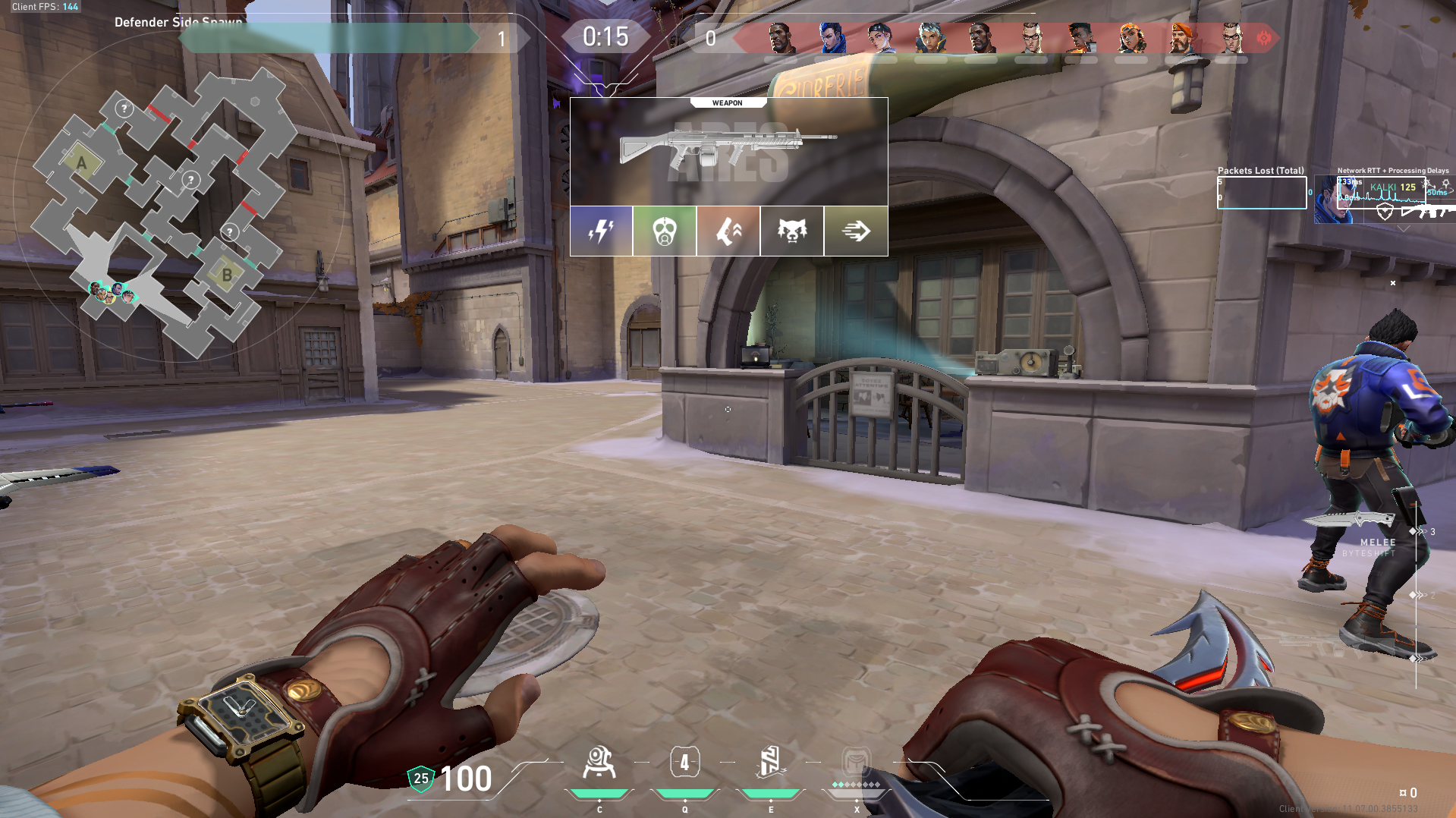Click the Packets Lost graph

tap(1261, 193)
